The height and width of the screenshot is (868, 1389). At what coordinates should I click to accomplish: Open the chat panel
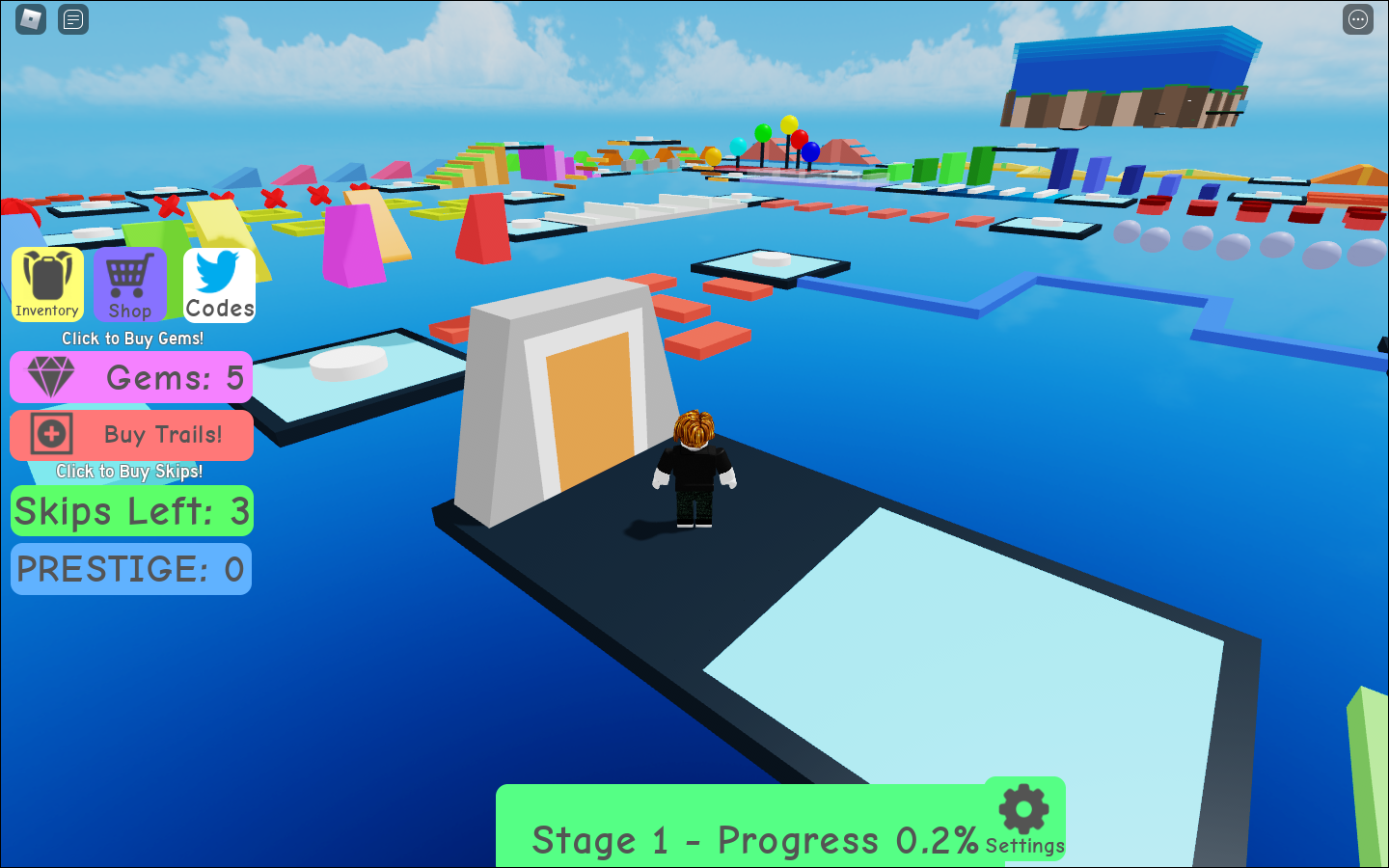click(72, 19)
